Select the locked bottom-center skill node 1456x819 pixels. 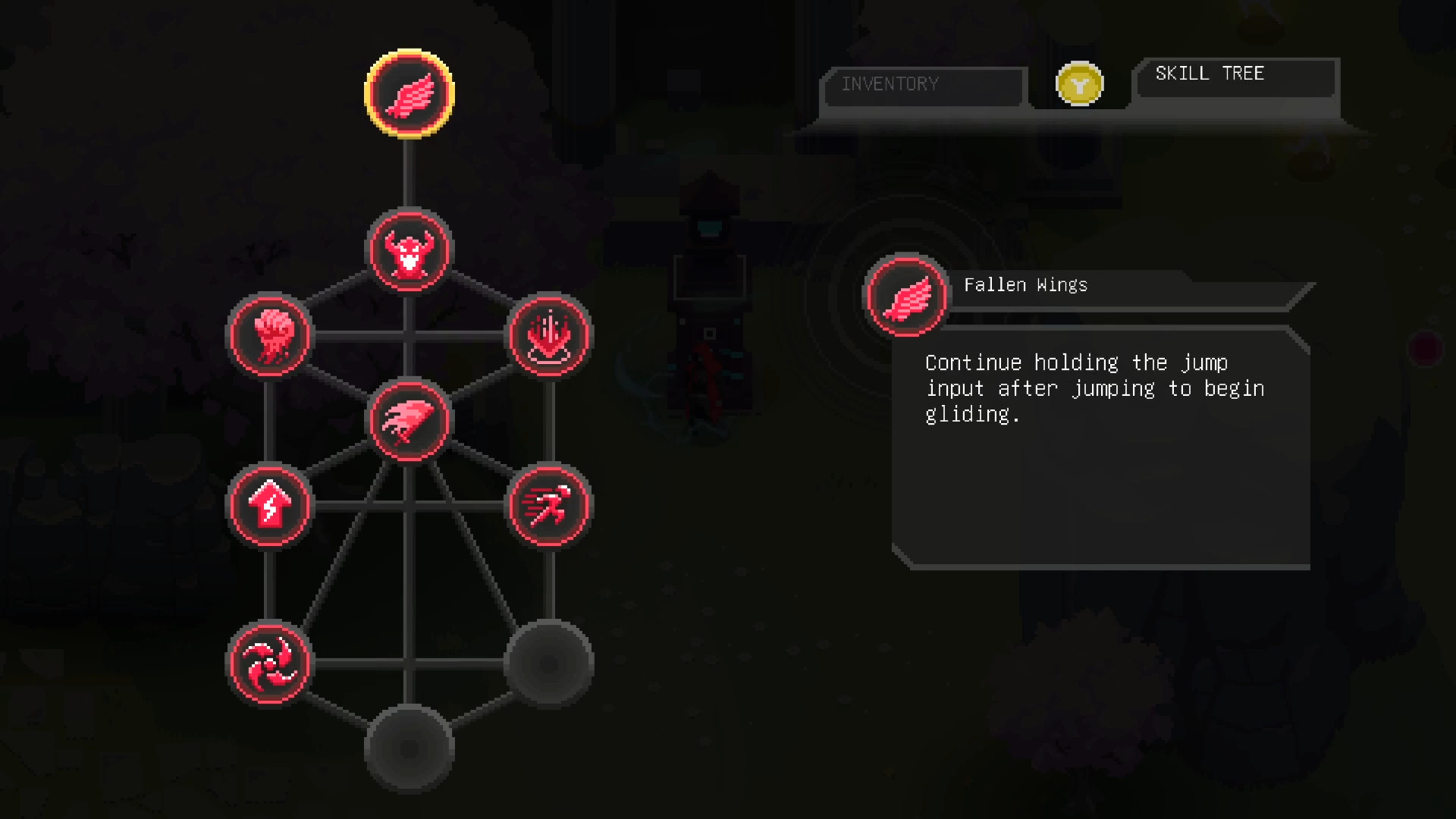pyautogui.click(x=409, y=747)
